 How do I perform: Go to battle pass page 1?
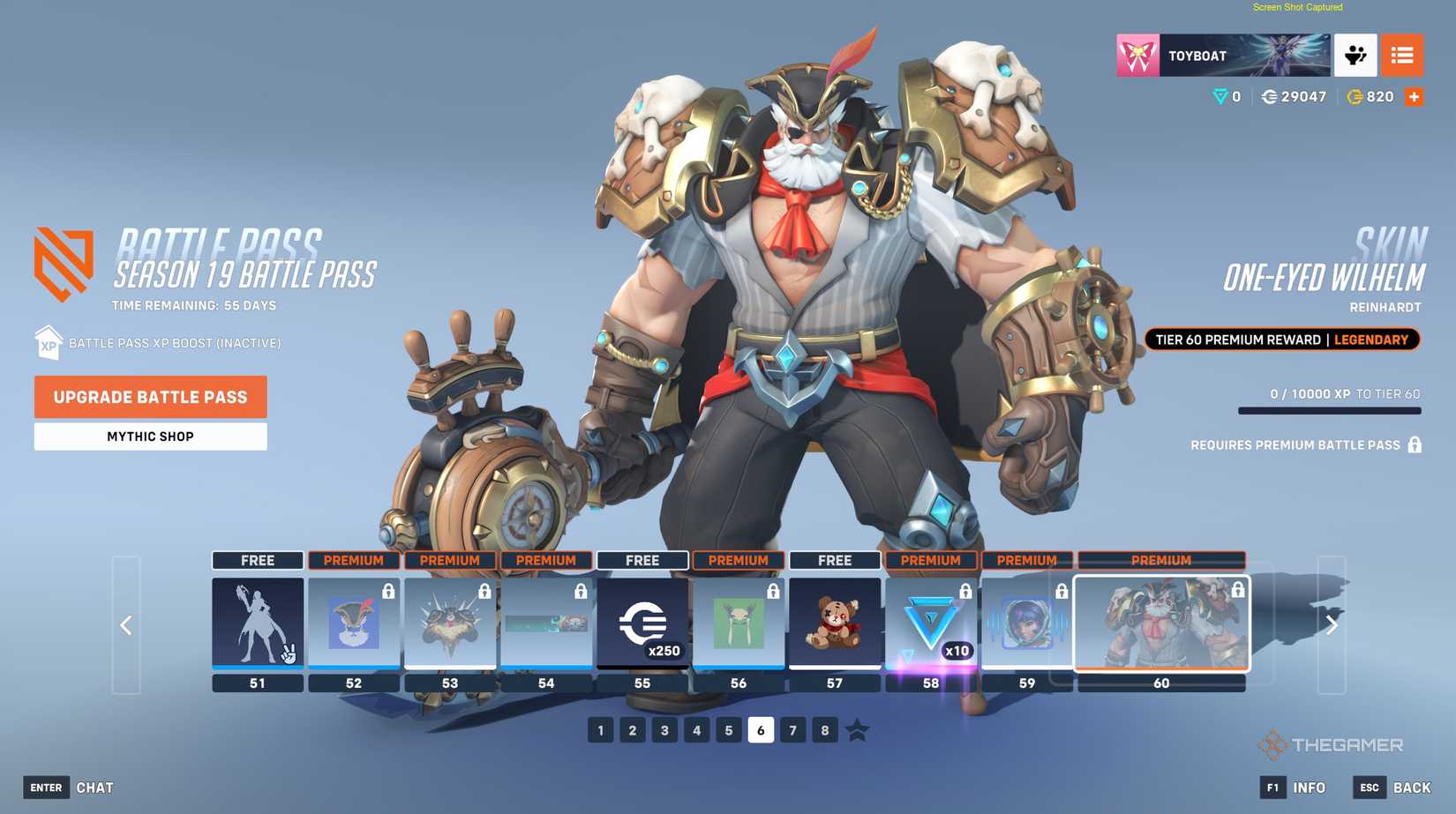(601, 730)
